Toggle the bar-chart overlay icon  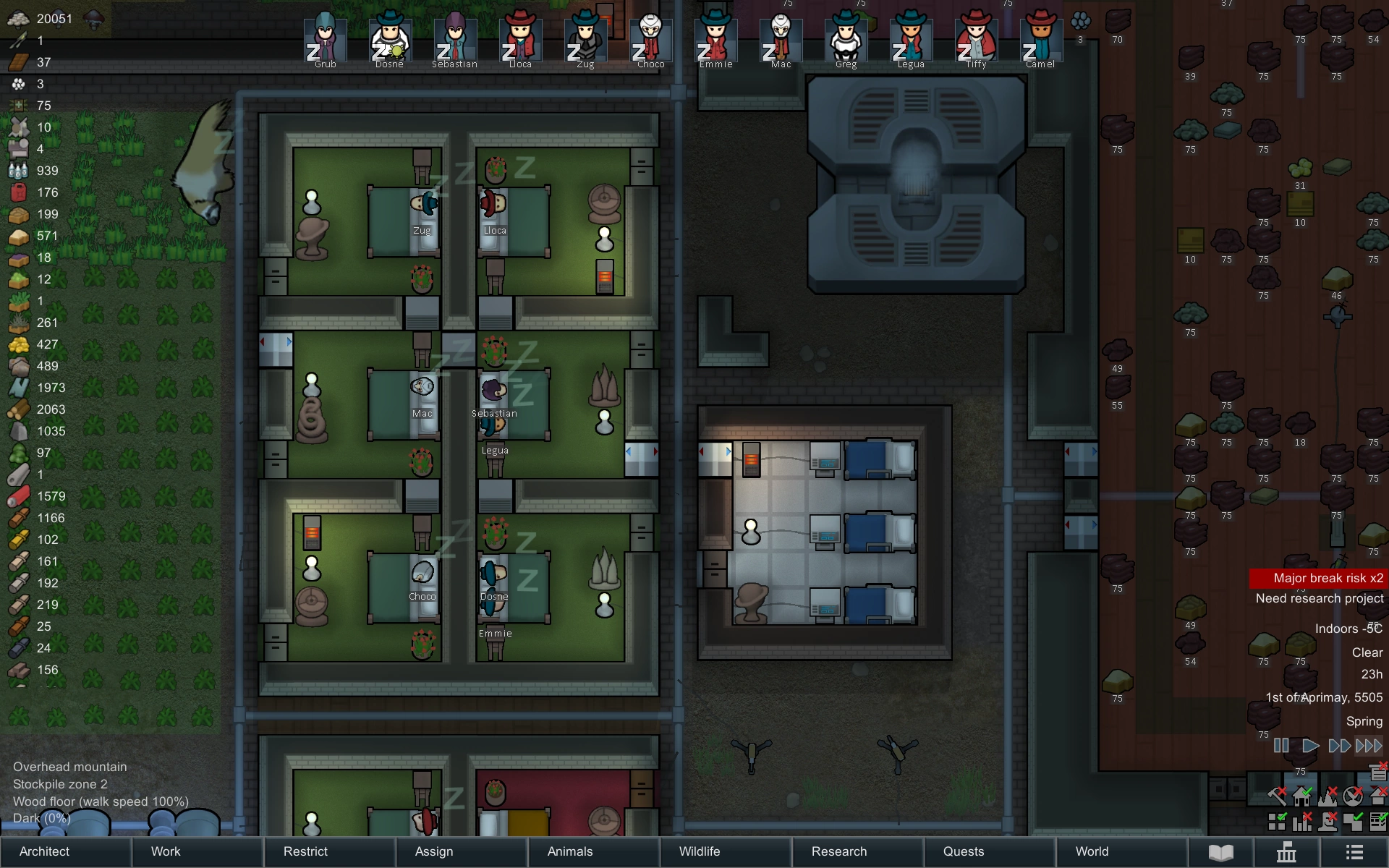(1302, 821)
